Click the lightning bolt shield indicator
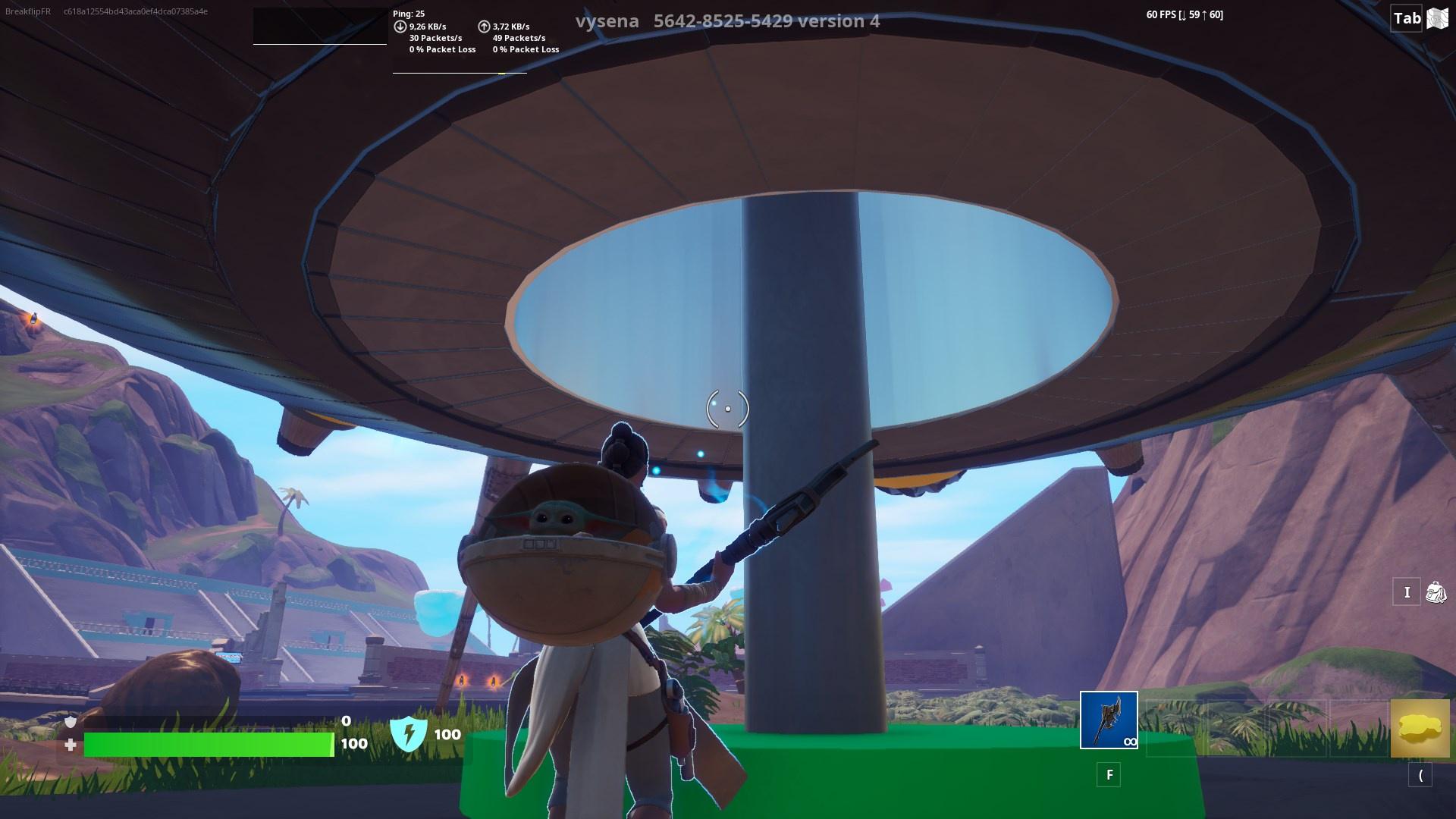The image size is (1456, 819). (x=409, y=734)
